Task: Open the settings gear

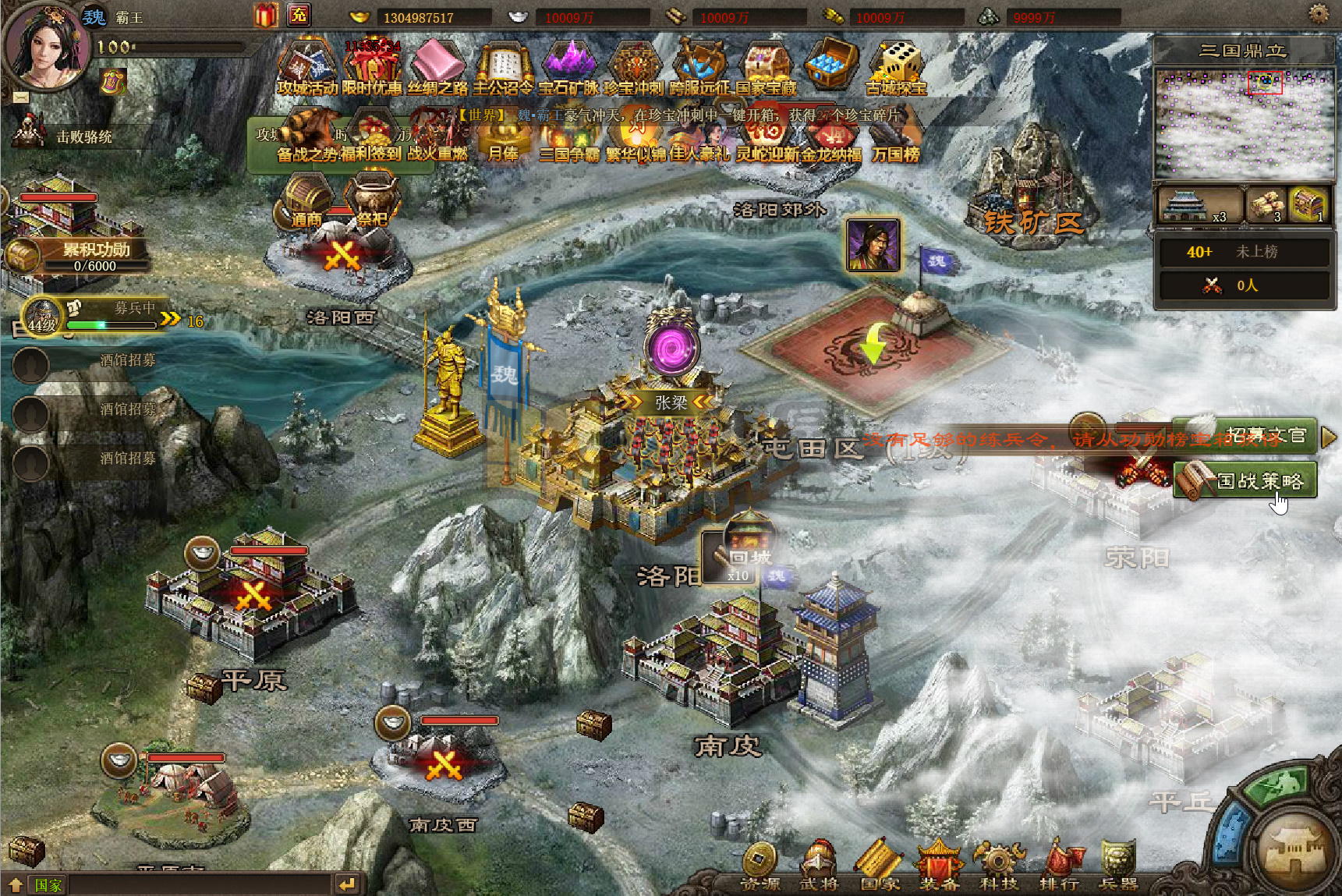Action: click(1319, 14)
